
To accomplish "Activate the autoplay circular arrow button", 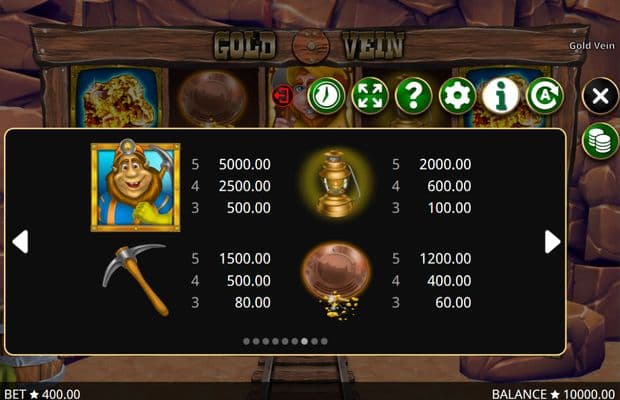I will (x=544, y=96).
